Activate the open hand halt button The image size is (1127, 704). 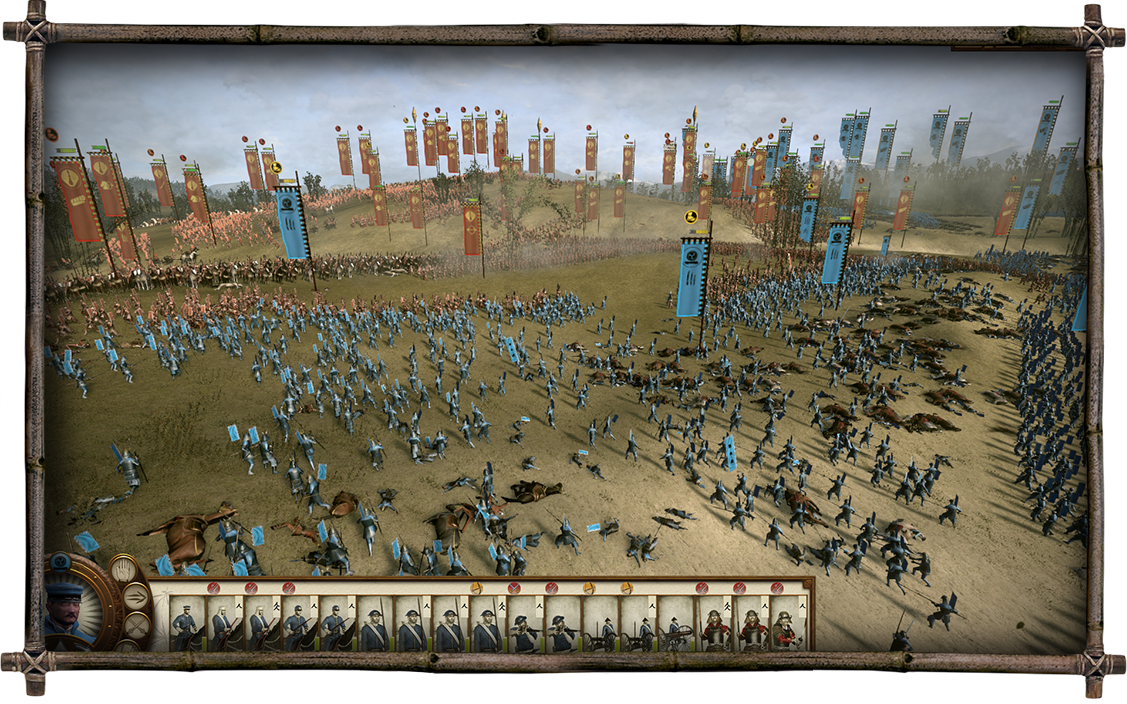pyautogui.click(x=126, y=571)
